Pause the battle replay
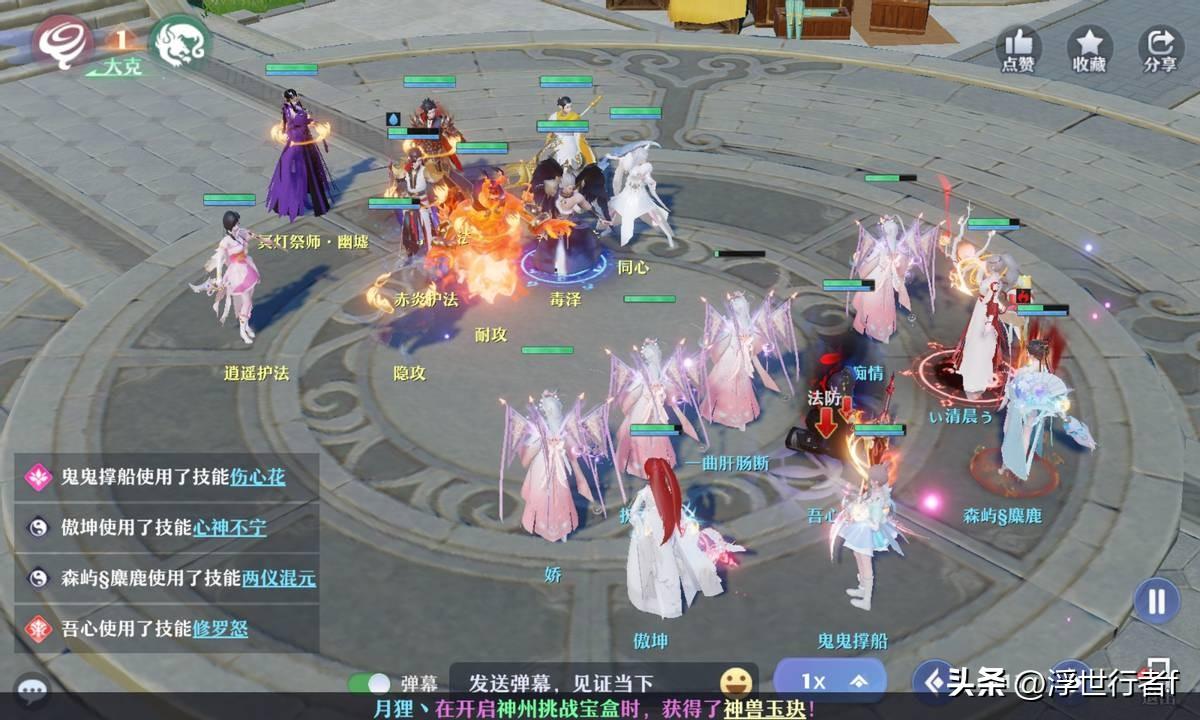This screenshot has width=1200, height=720. 1156,601
